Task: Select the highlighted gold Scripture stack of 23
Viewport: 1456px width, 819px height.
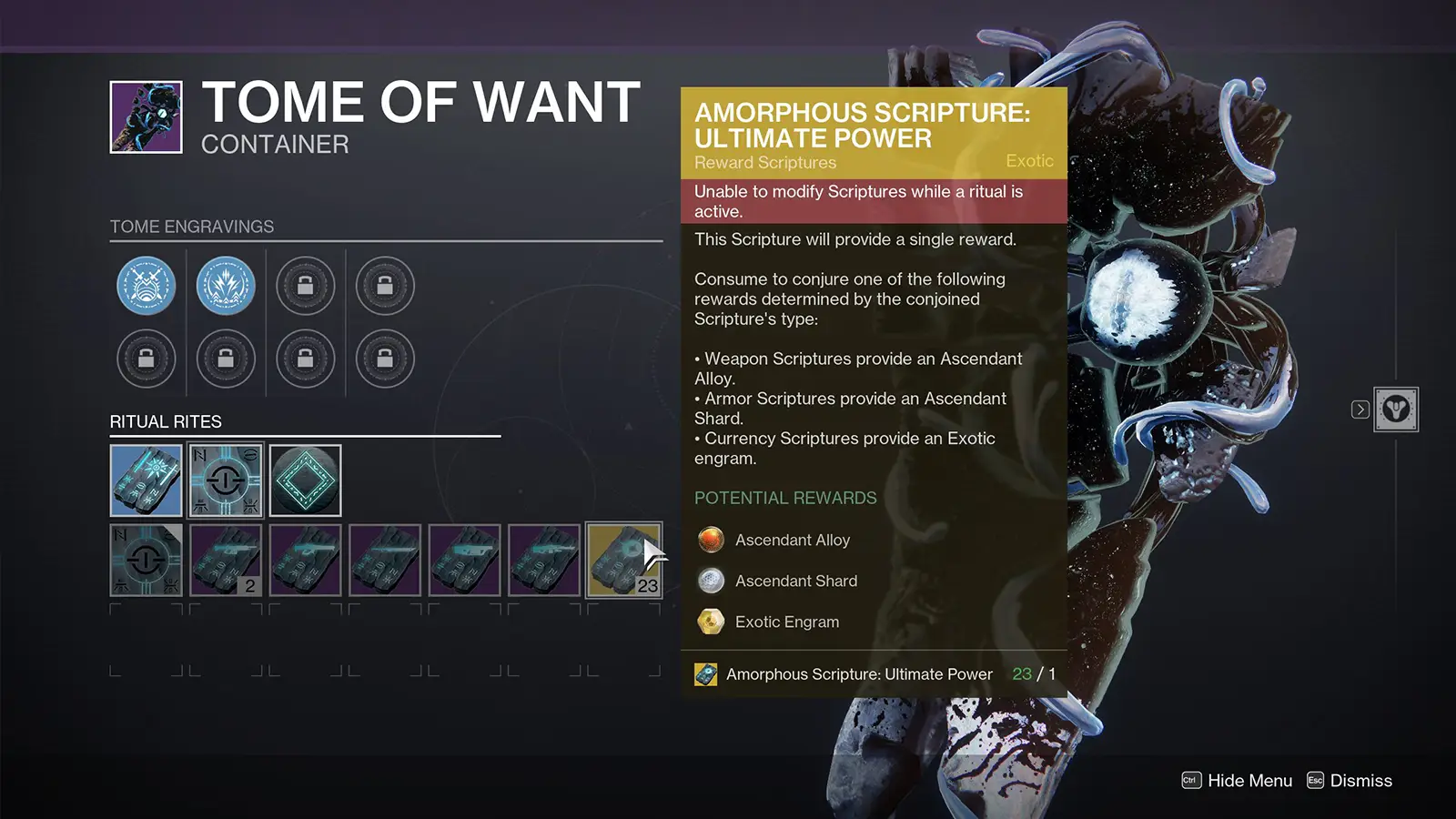Action: coord(623,560)
